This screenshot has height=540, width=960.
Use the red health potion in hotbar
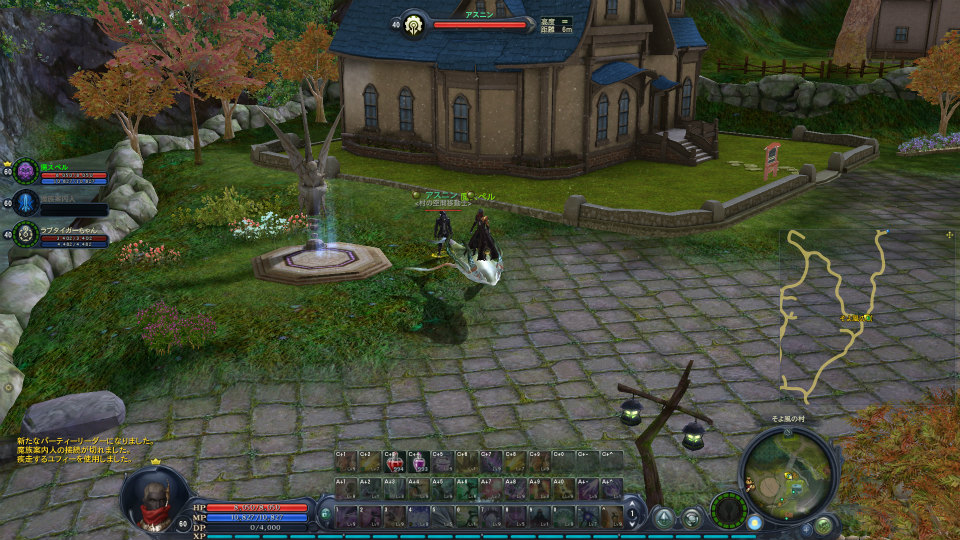pos(394,462)
